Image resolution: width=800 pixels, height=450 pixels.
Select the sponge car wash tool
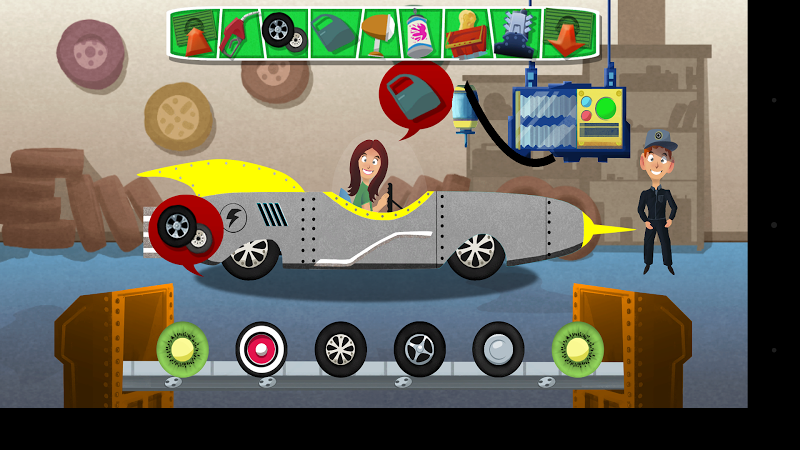click(466, 34)
